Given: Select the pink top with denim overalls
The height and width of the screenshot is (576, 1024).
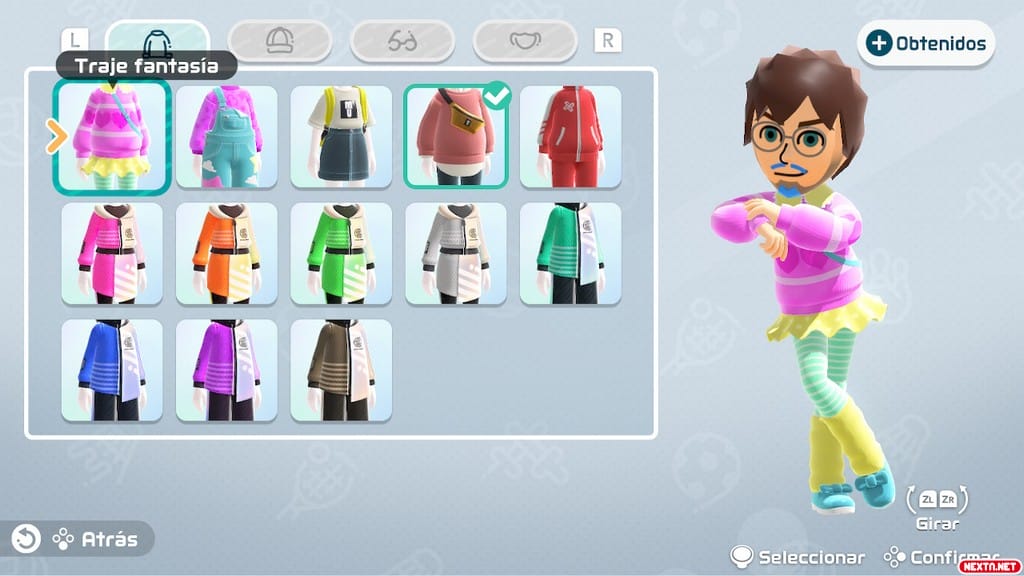Looking at the screenshot, I should point(226,137).
